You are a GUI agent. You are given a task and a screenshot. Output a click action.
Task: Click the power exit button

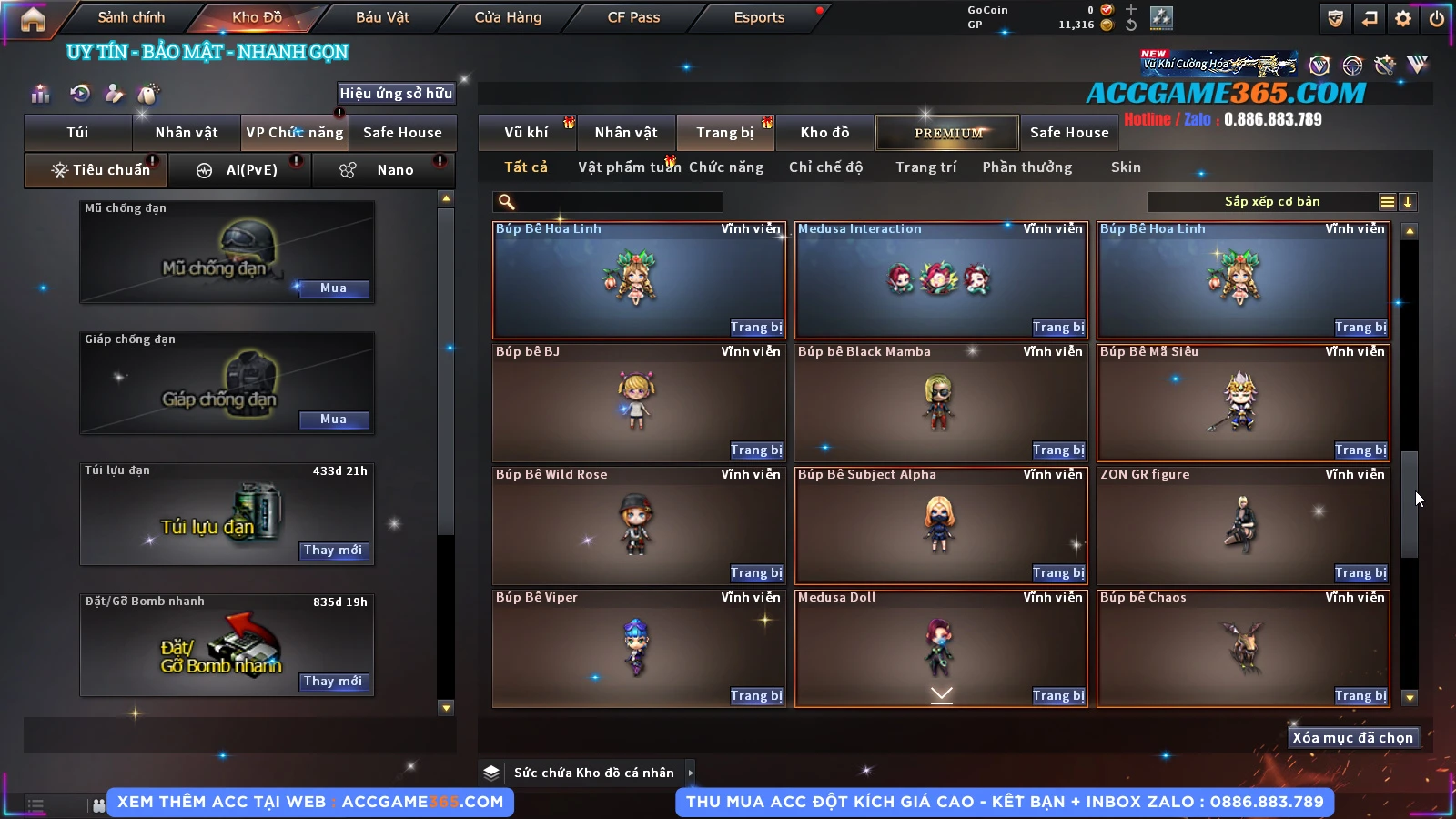[1437, 18]
